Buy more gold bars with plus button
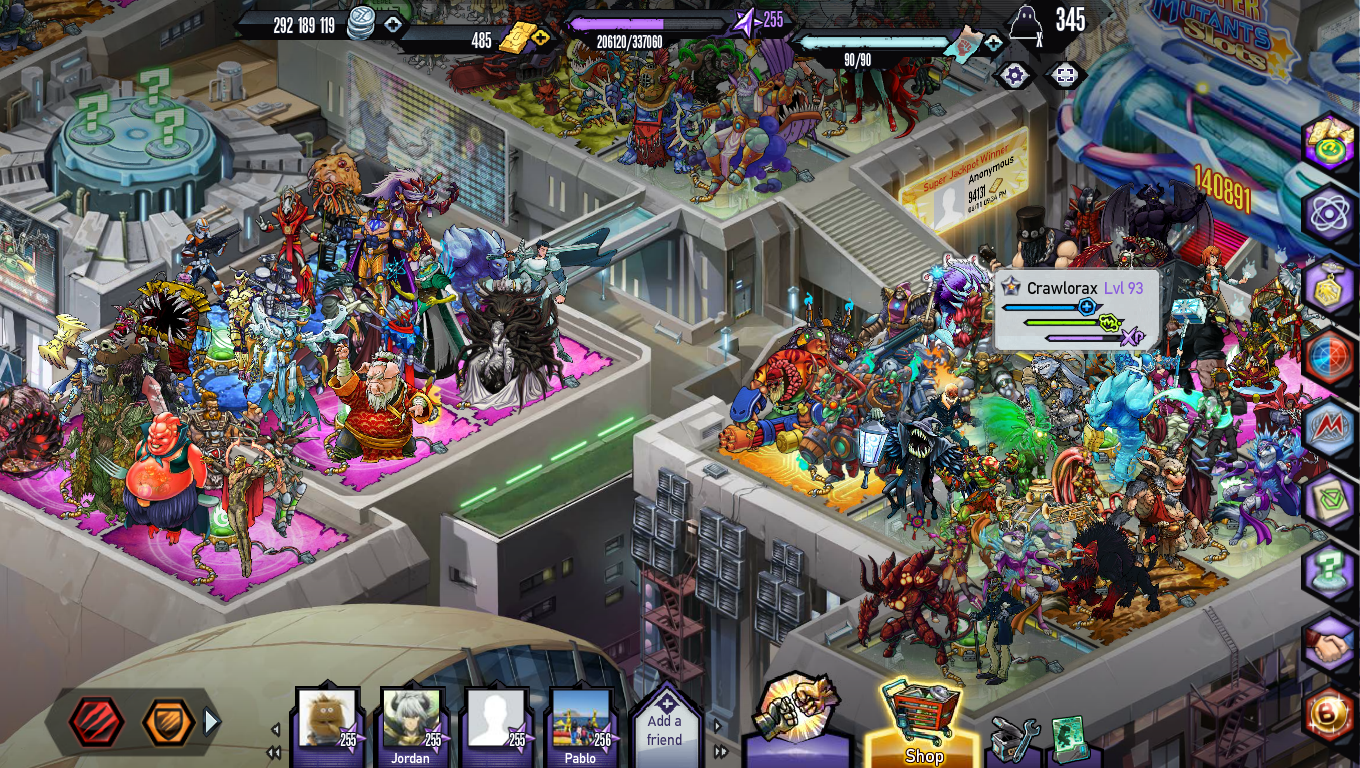Viewport: 1360px width, 768px height. [541, 39]
